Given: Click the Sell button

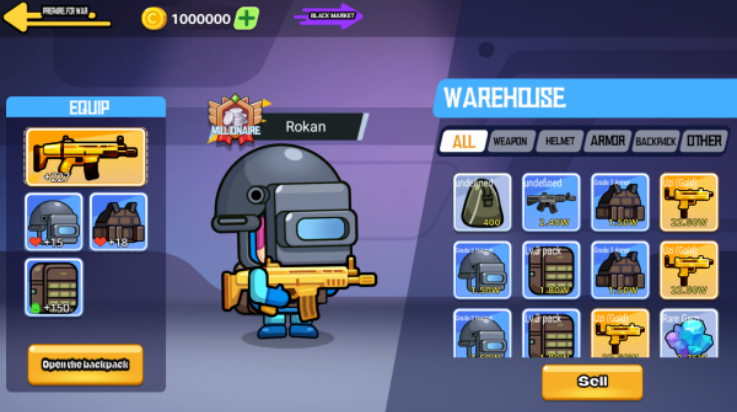Looking at the screenshot, I should pos(592,381).
